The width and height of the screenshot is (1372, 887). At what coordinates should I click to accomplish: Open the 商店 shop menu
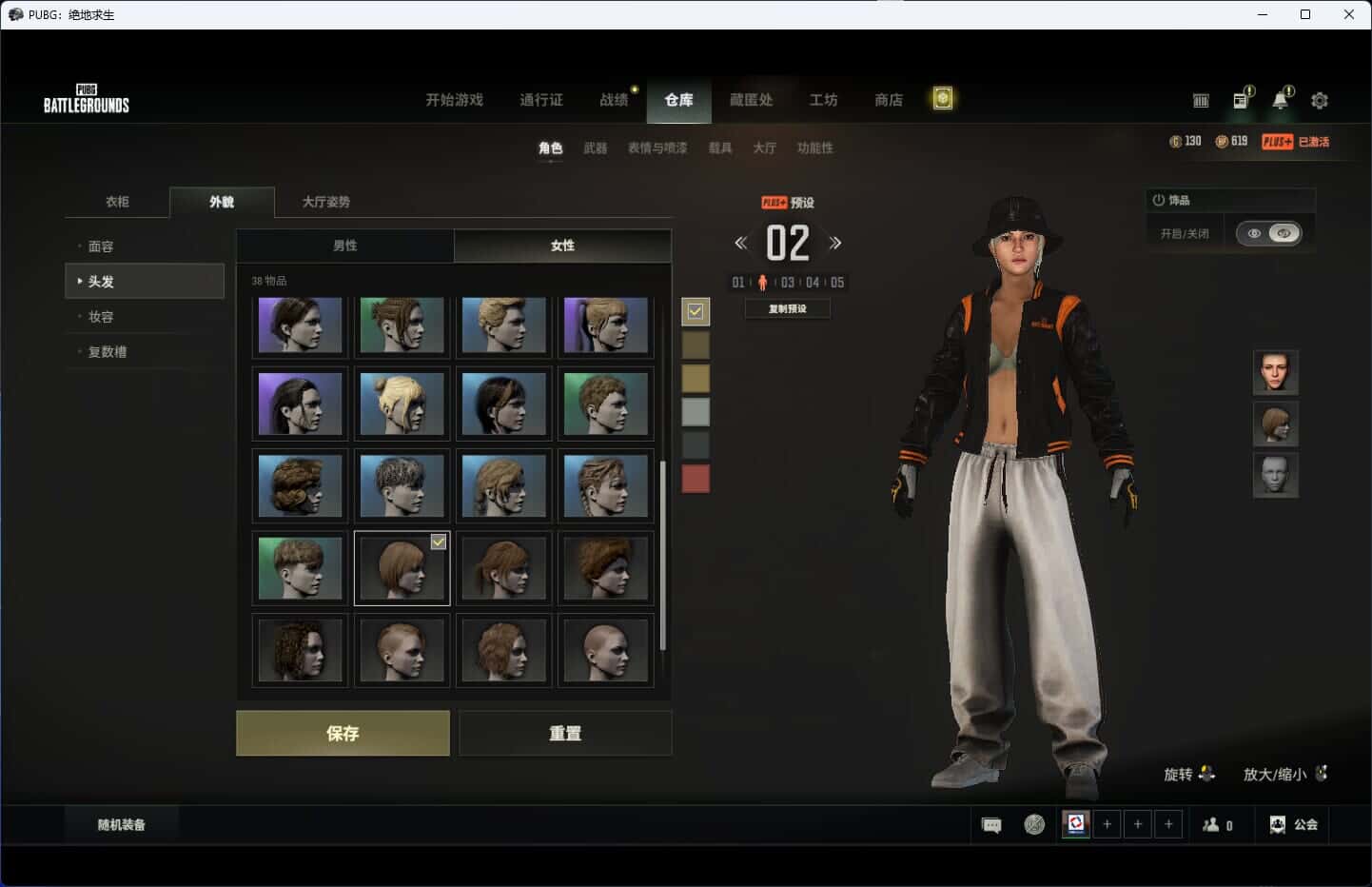(889, 100)
